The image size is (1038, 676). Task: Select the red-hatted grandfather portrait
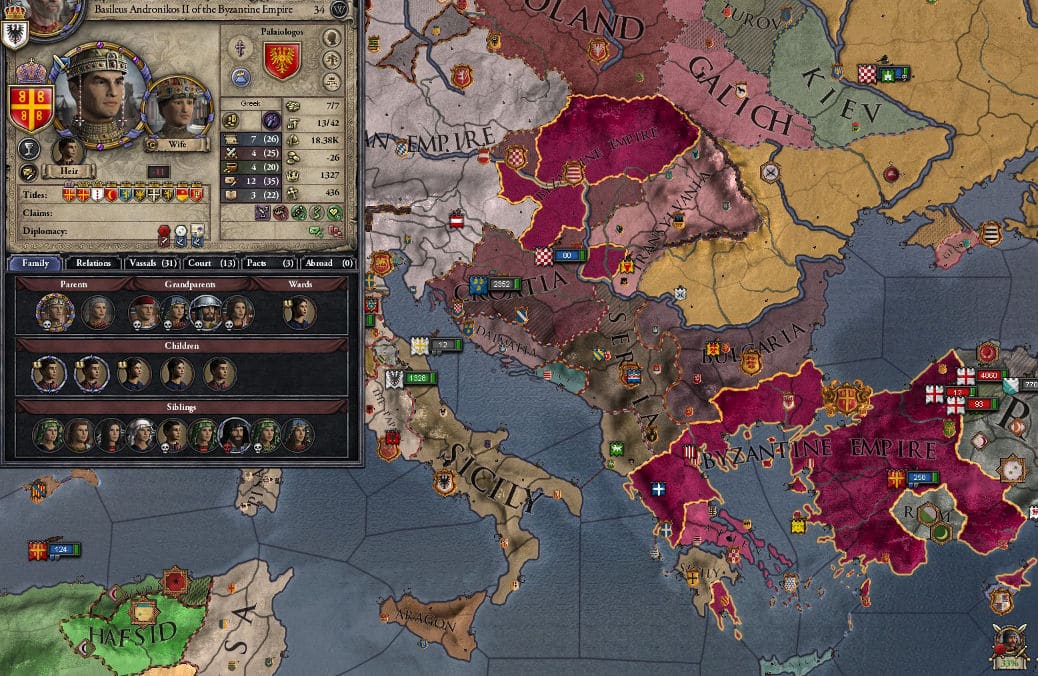pos(143,312)
